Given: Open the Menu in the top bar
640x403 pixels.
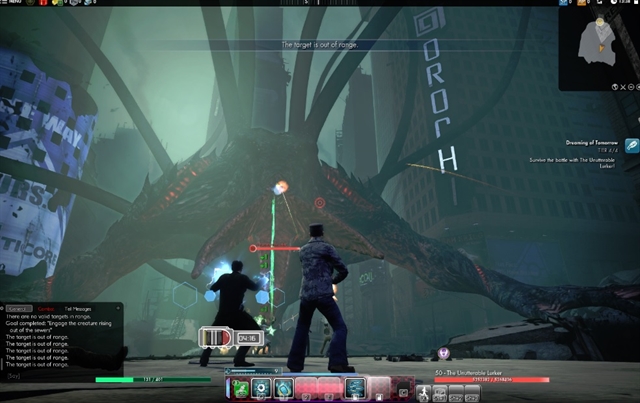Looking at the screenshot, I should tap(13, 4).
